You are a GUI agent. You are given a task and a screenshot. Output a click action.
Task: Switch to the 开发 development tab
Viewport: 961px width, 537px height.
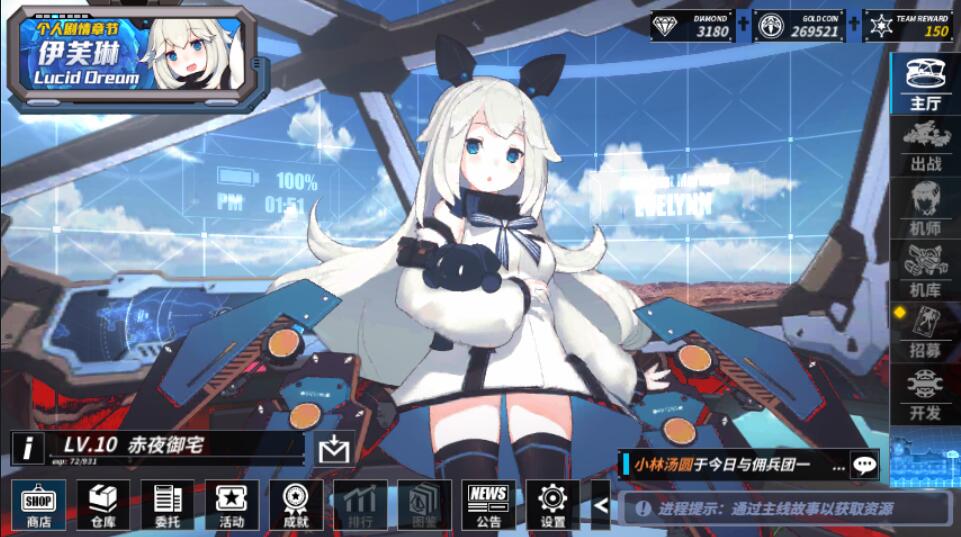(925, 394)
